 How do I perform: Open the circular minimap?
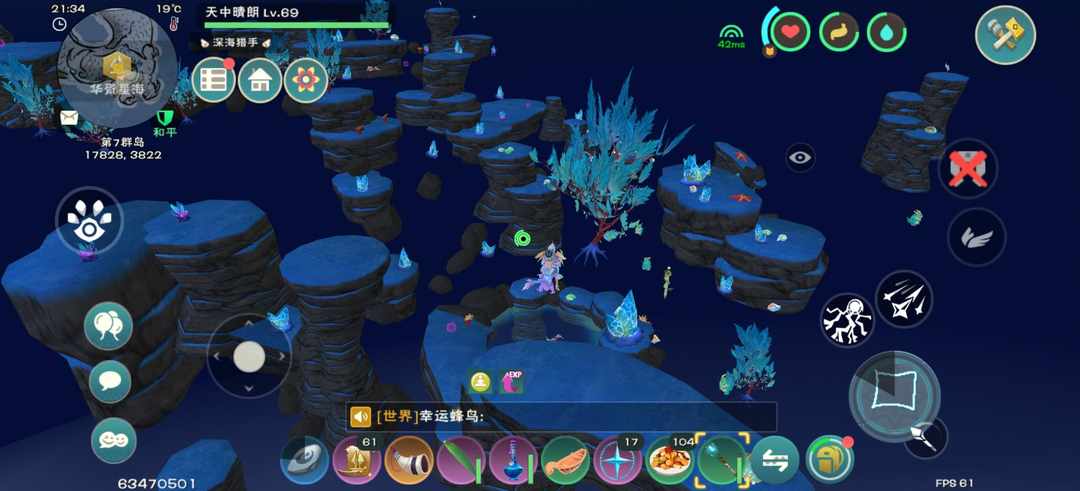coord(118,68)
